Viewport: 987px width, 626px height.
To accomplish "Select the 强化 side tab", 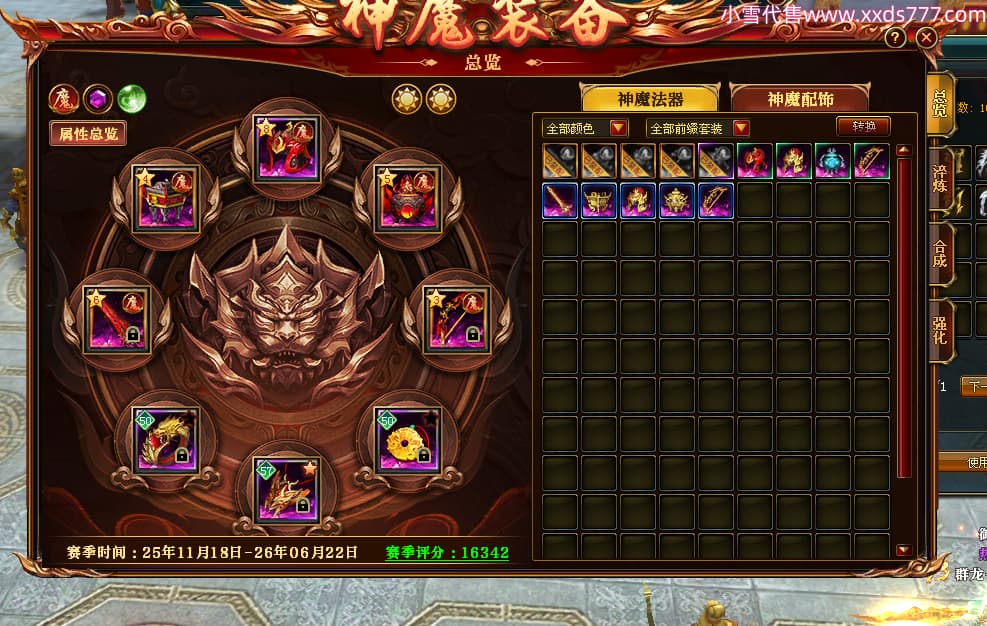I will (x=940, y=333).
